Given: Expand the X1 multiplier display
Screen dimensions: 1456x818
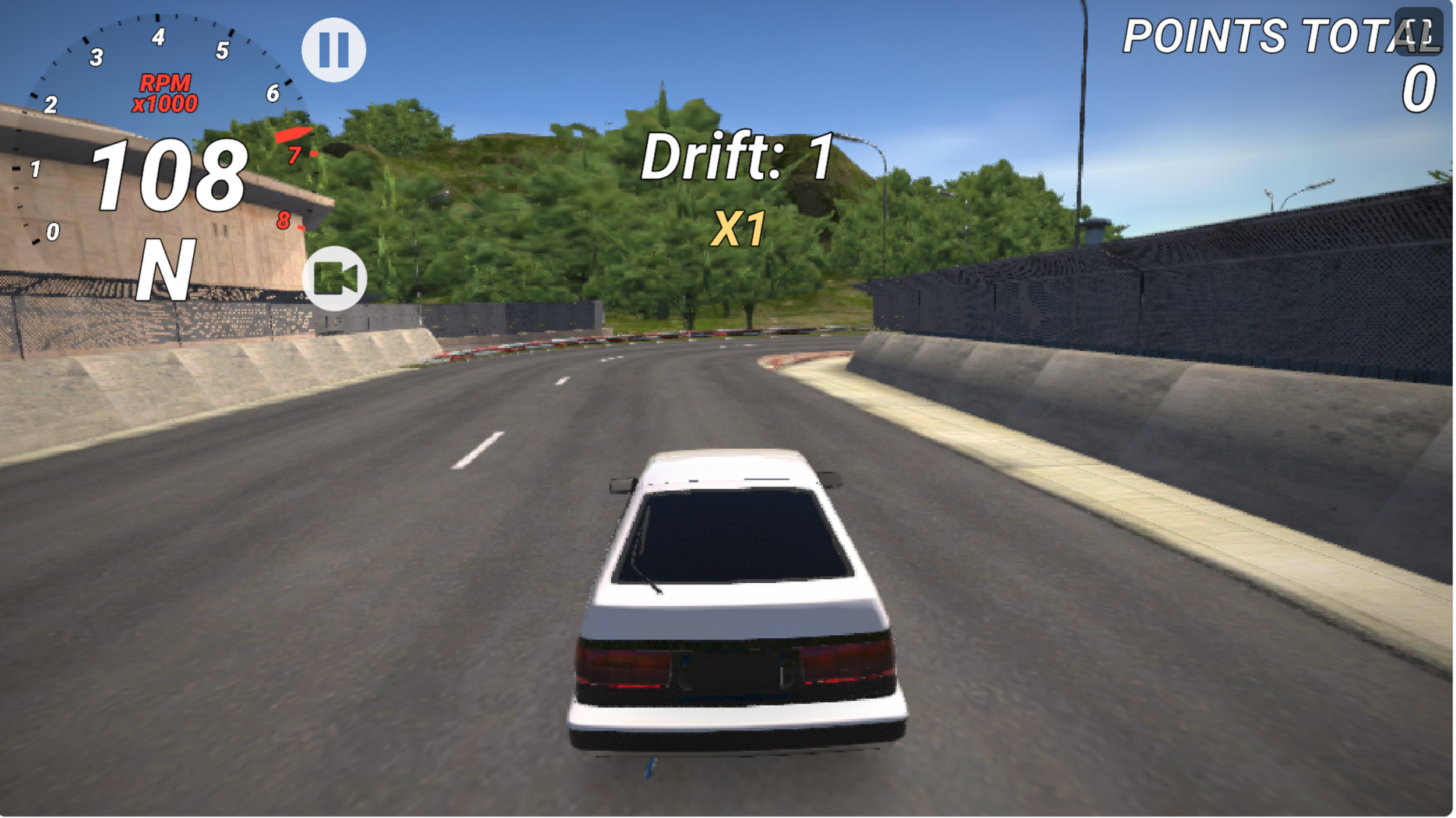Looking at the screenshot, I should point(738,226).
